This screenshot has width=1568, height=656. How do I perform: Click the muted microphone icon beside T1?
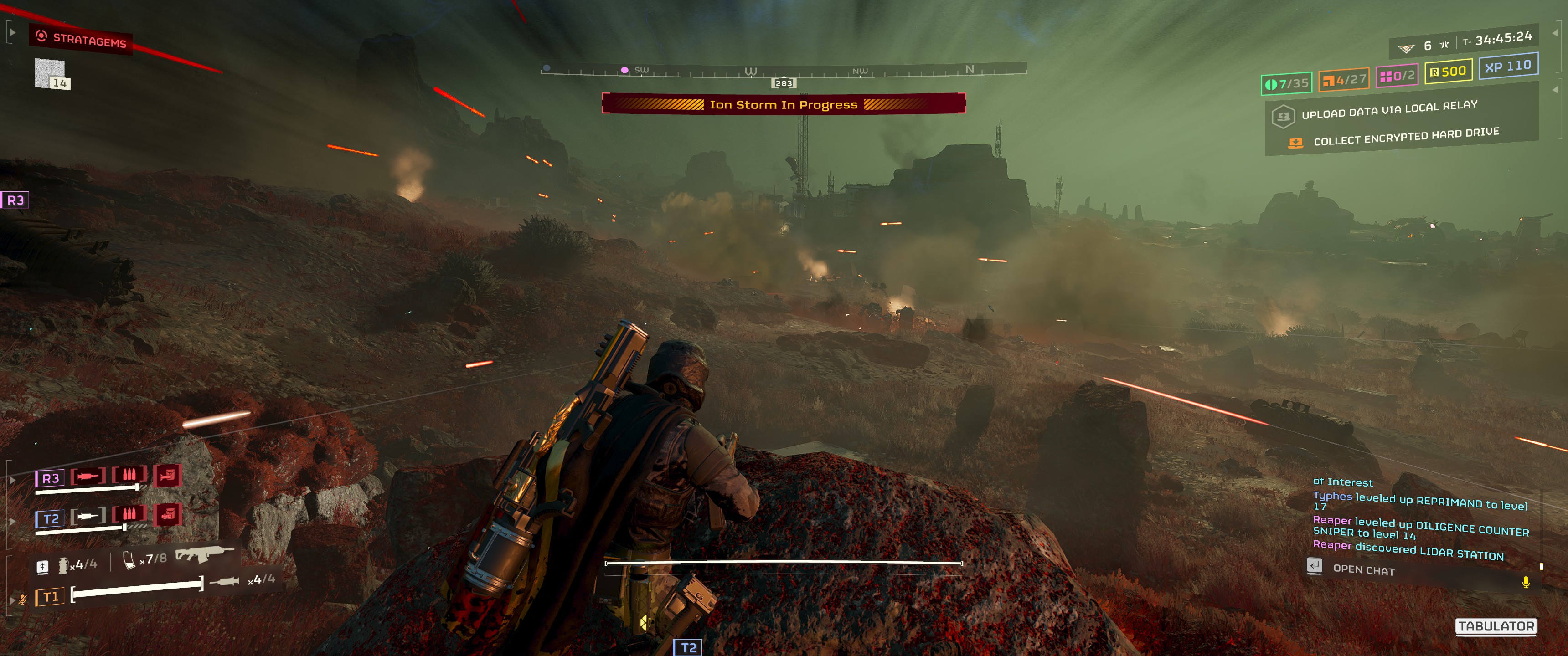coord(22,600)
